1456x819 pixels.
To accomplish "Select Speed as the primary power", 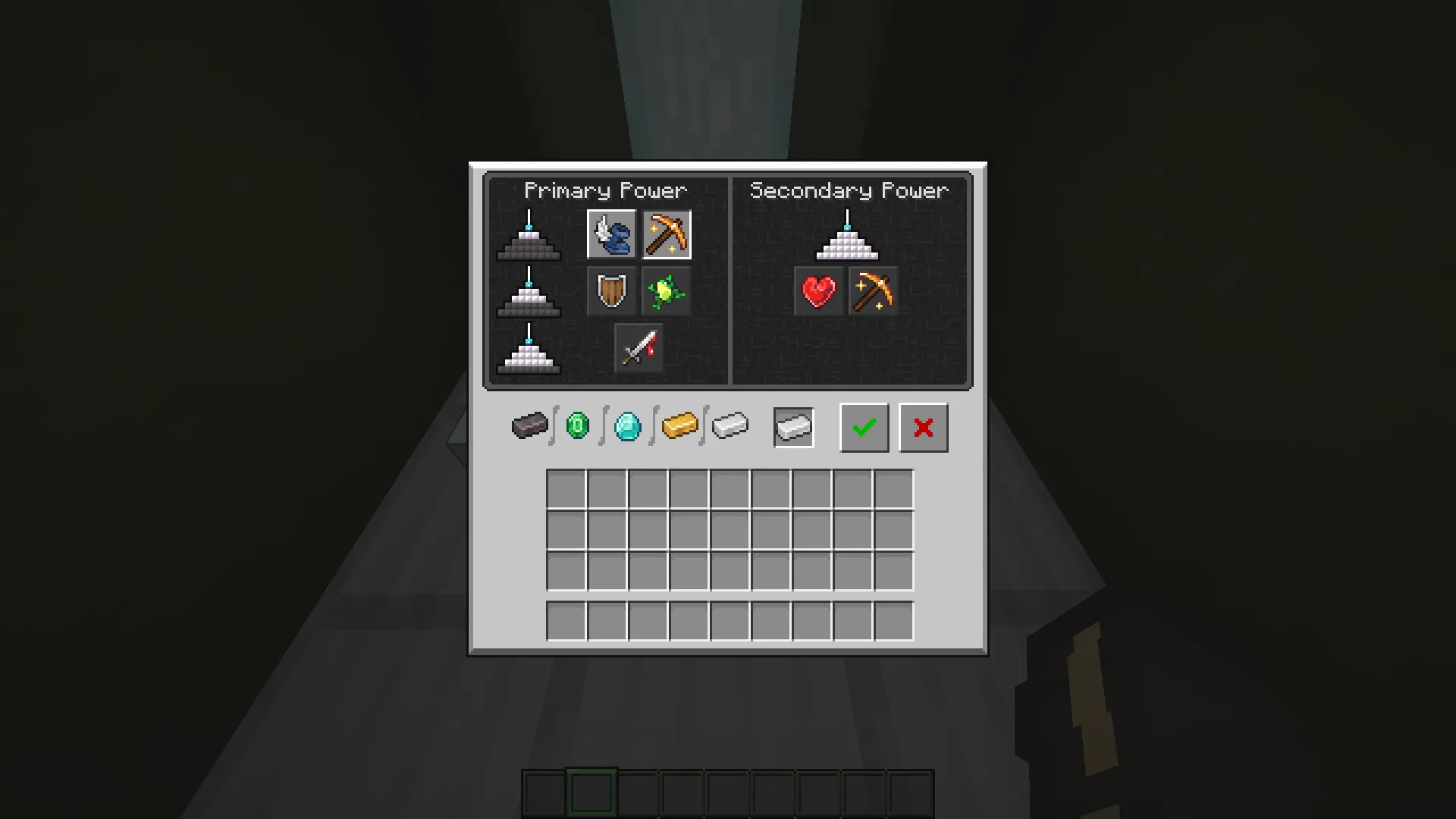I will tap(611, 234).
